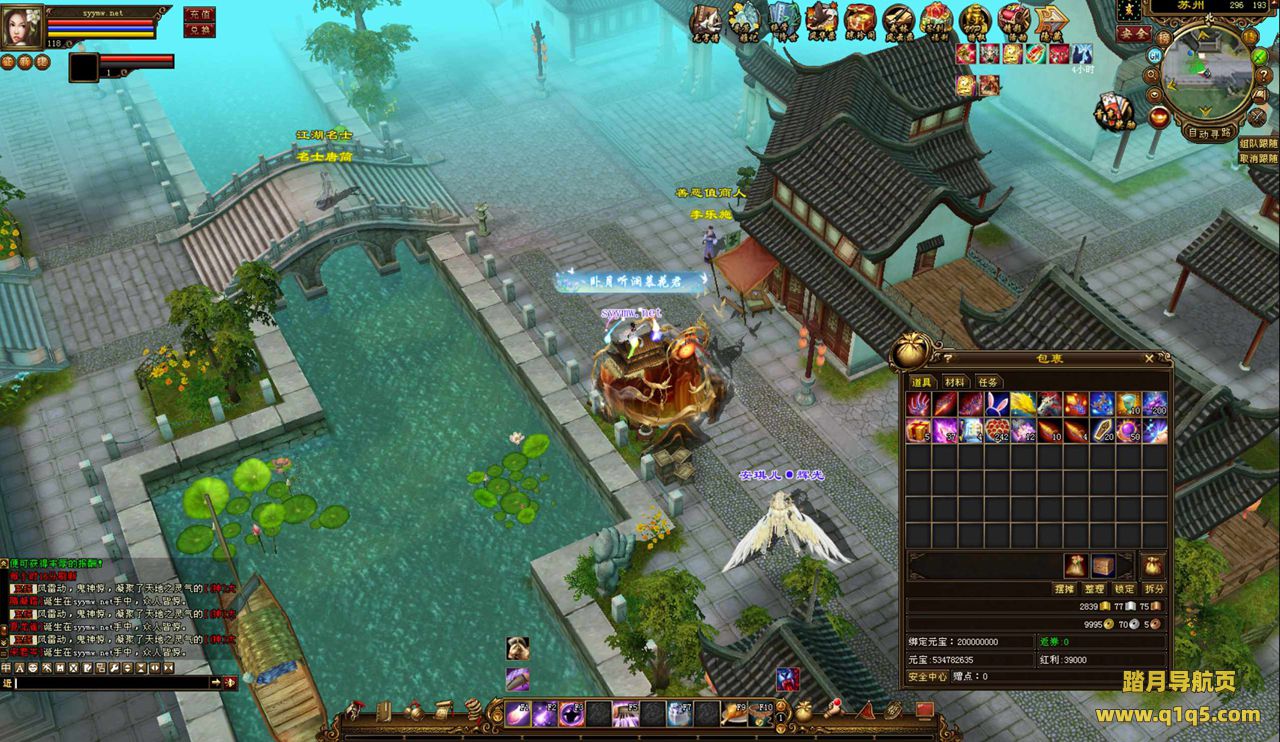Select the coffin item with count 20
This screenshot has height=742, width=1280.
tap(1102, 430)
